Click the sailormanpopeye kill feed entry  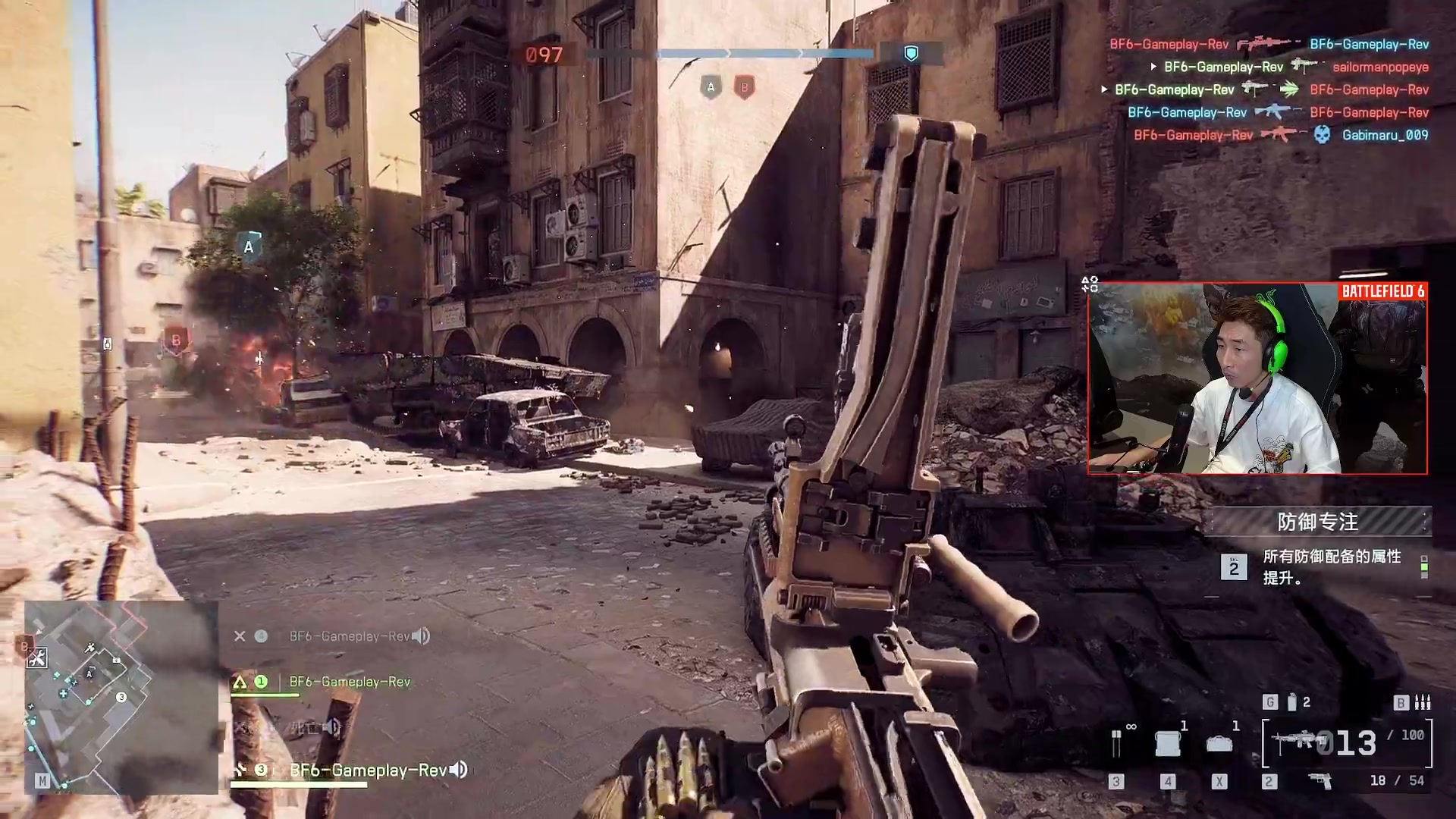click(x=1380, y=67)
